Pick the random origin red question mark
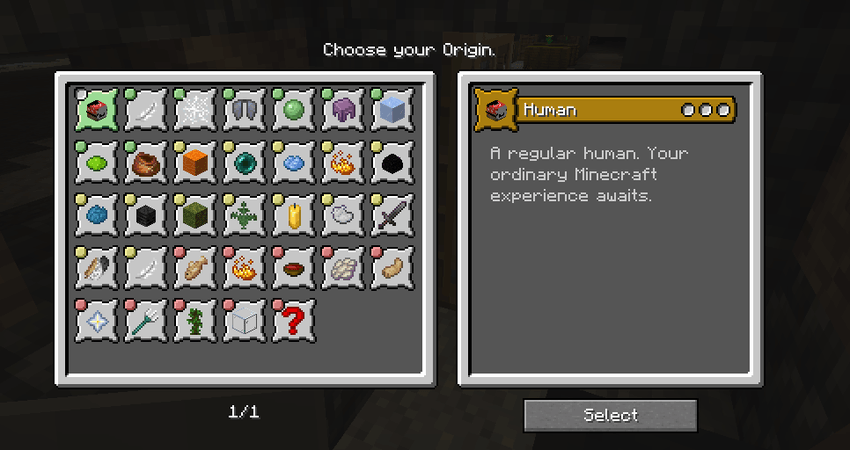850x450 pixels. [294, 320]
